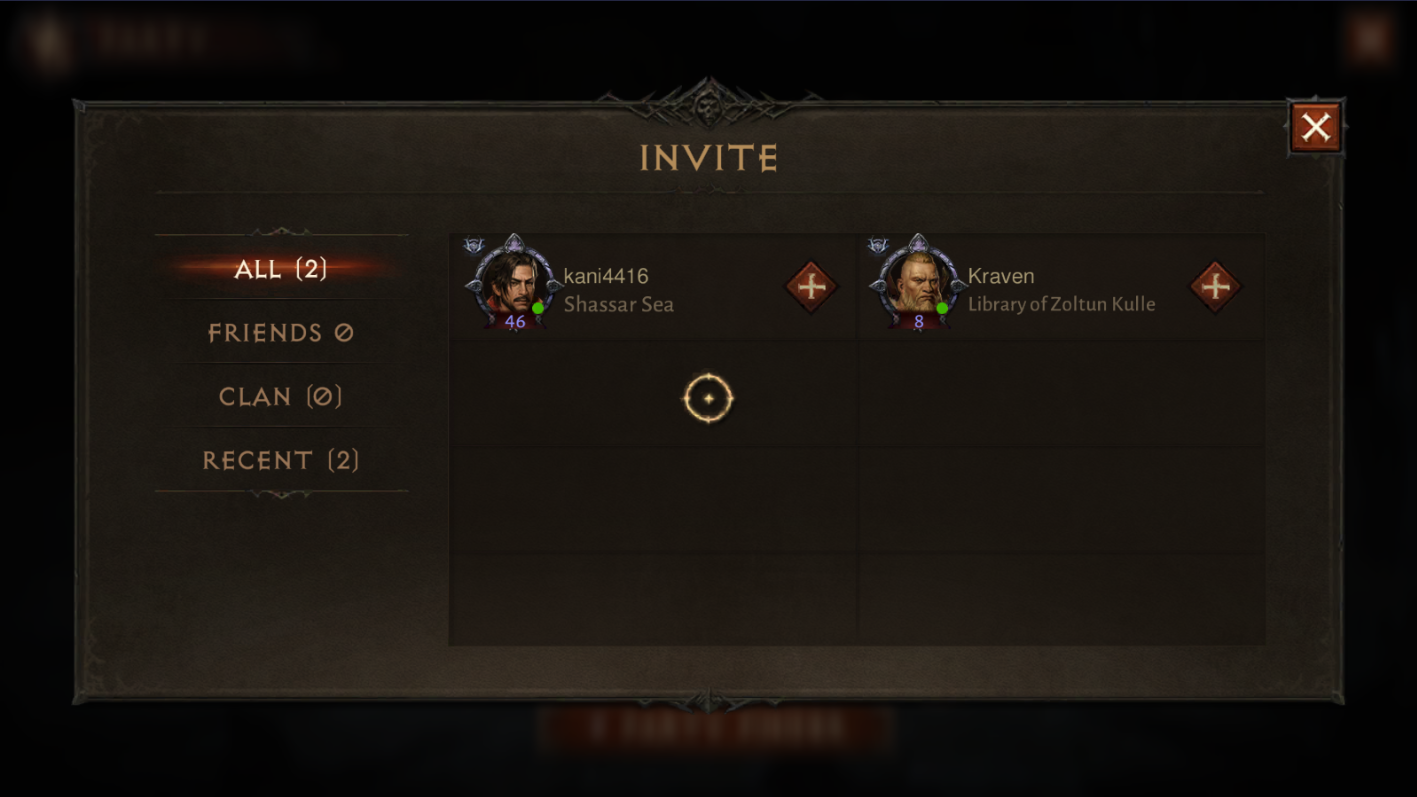Select the player name Kraven
1417x797 pixels.
(x=1001, y=276)
